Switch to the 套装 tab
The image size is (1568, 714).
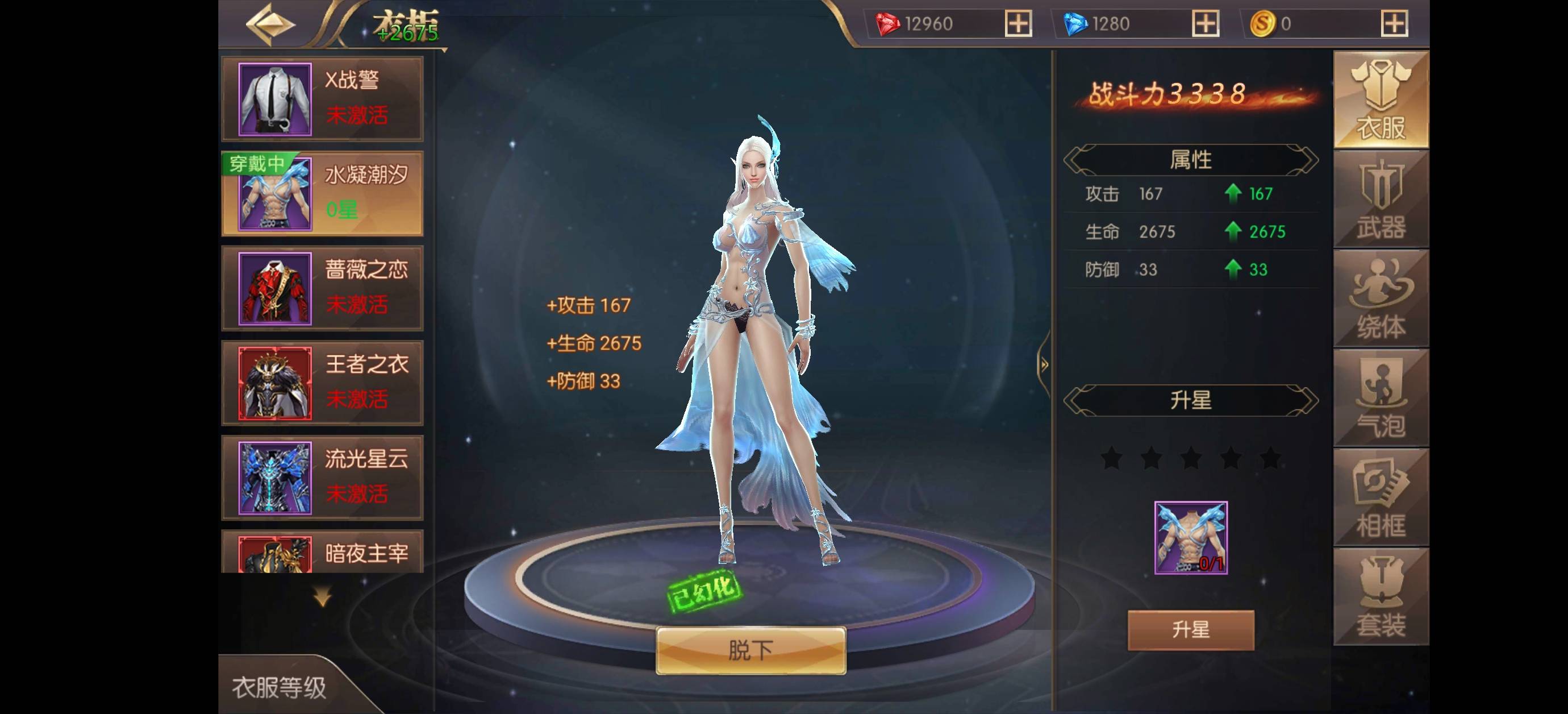(1381, 597)
